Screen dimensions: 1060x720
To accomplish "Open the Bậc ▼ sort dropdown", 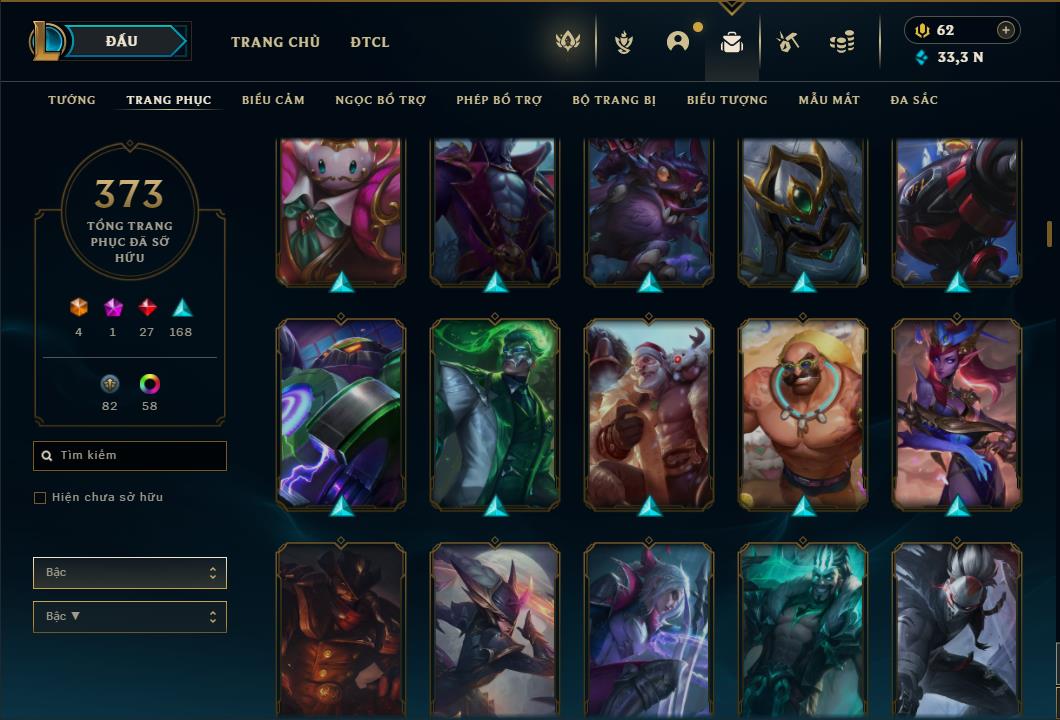I will 130,617.
